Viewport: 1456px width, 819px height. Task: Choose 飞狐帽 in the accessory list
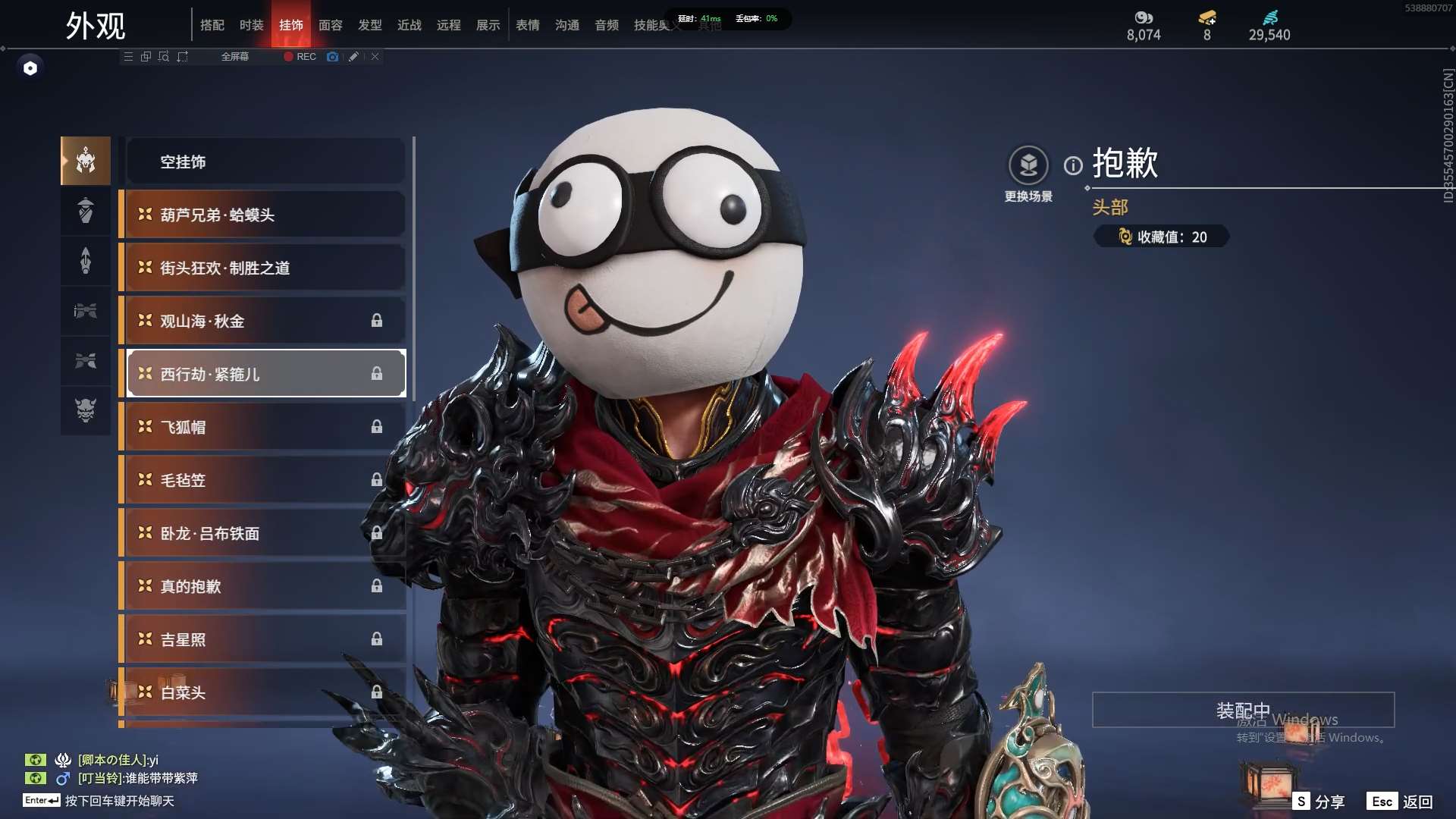pos(265,427)
